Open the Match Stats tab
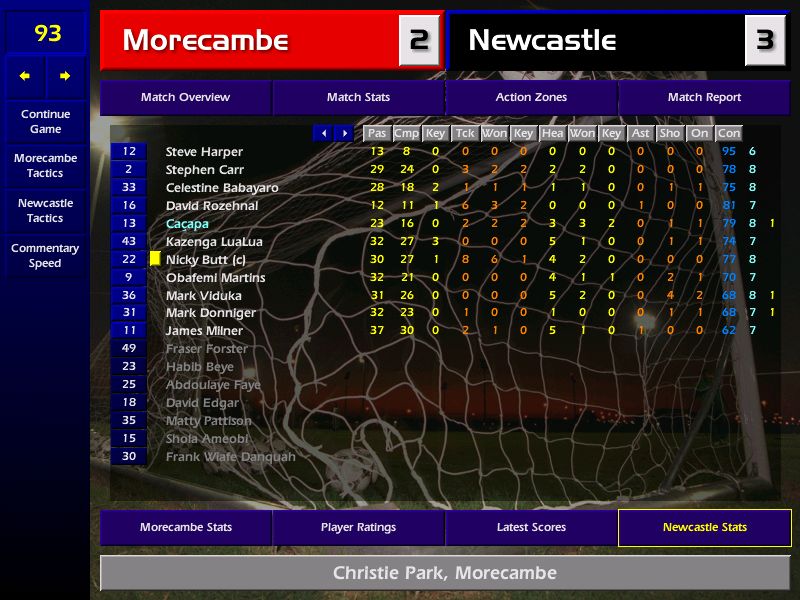 click(358, 97)
